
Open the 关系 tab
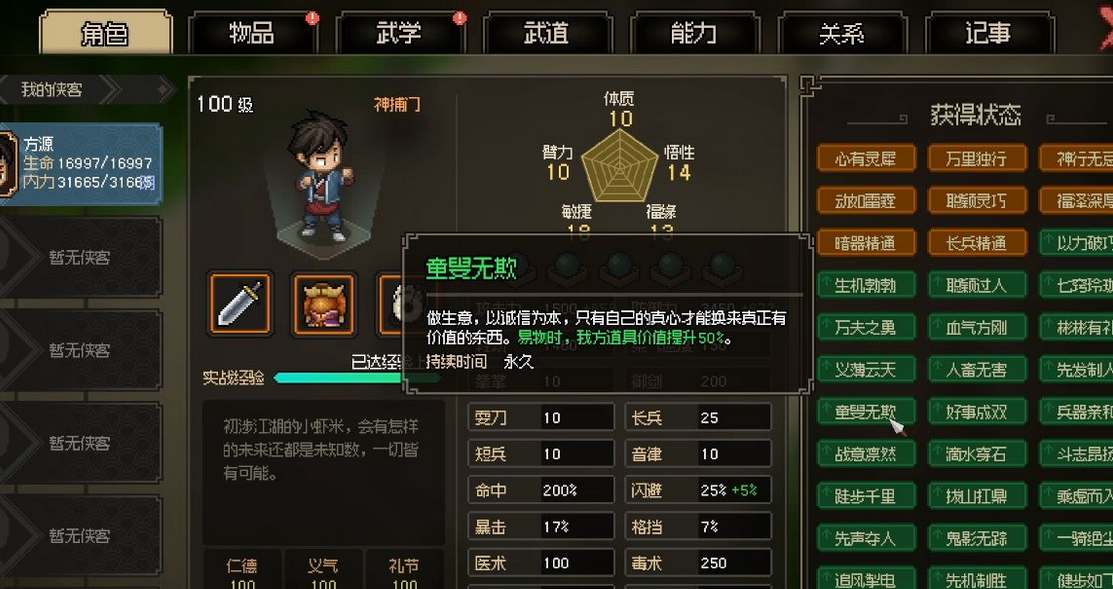click(x=841, y=33)
